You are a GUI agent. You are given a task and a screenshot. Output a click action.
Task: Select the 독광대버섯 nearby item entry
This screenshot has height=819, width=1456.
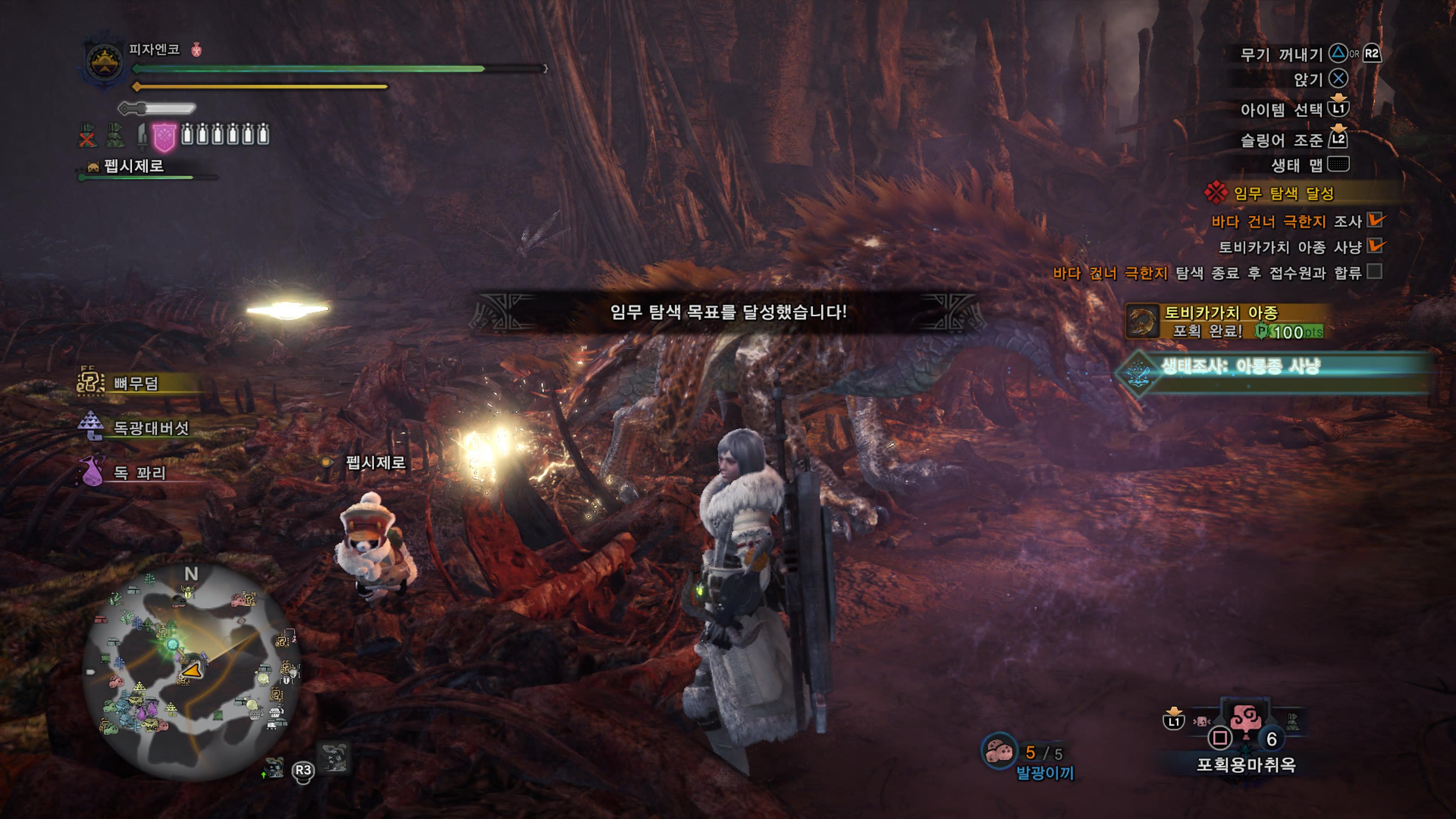(x=151, y=428)
